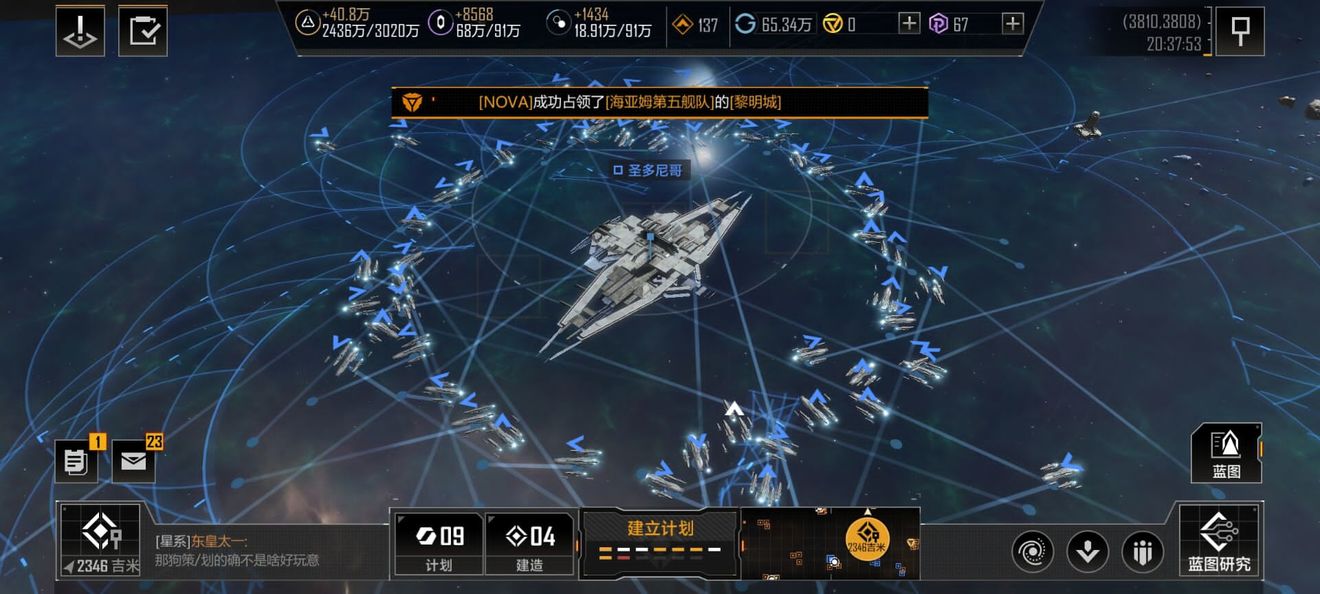This screenshot has width=1320, height=594.
Task: Open the mail inbox with 23 messages
Action: pyautogui.click(x=134, y=461)
